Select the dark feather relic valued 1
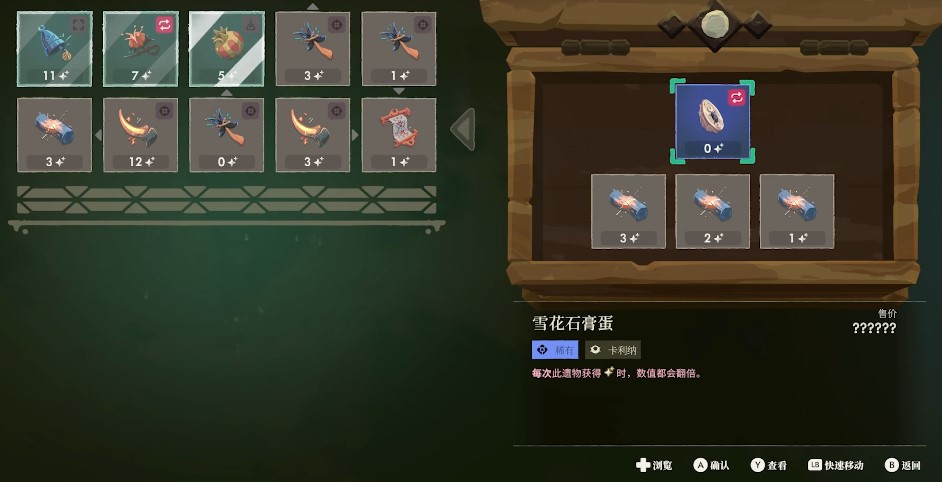942x482 pixels. tap(398, 48)
